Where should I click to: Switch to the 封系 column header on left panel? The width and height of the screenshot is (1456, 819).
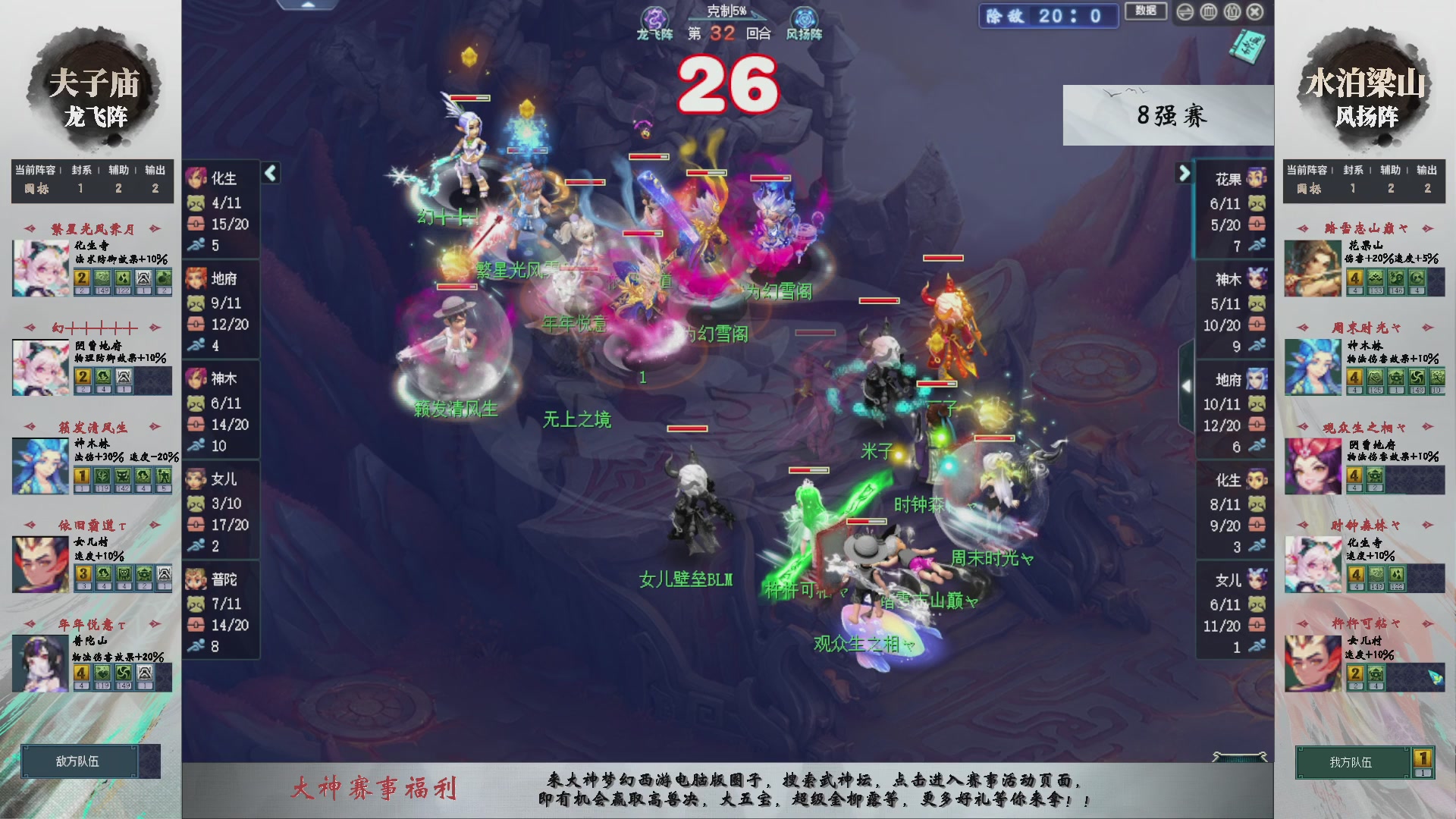coord(80,171)
